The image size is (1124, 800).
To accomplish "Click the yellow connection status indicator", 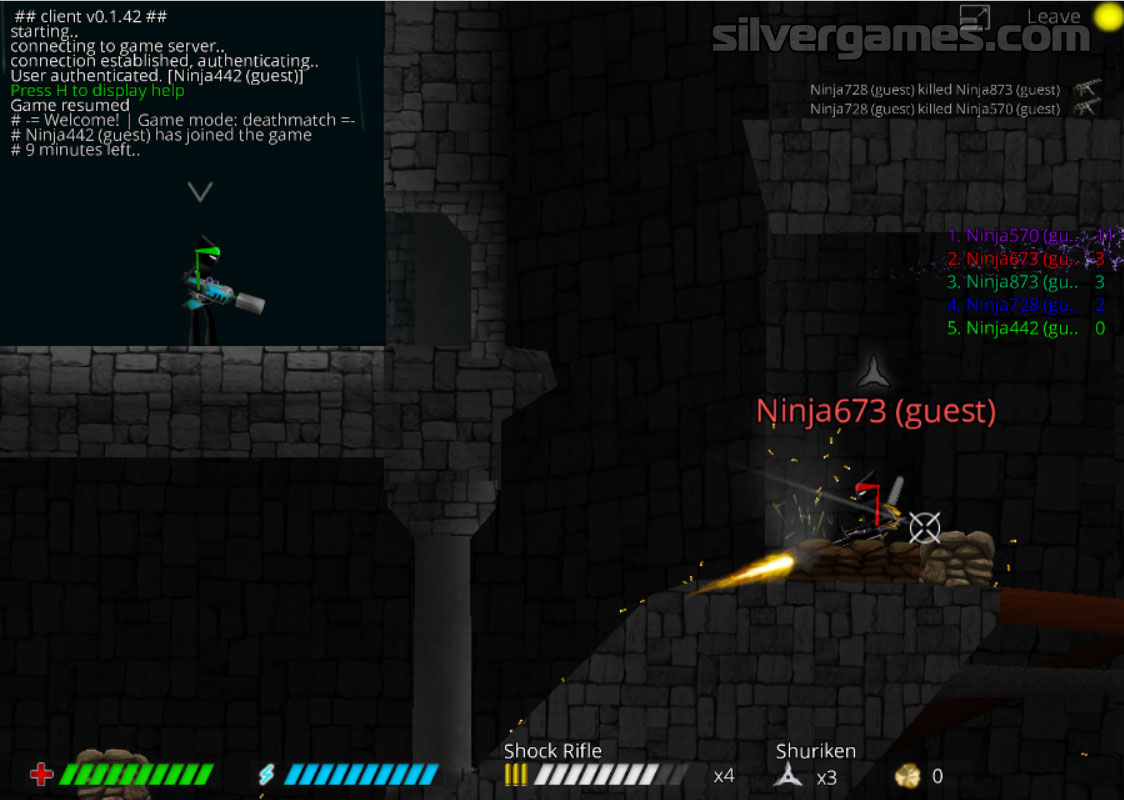I will (x=1107, y=16).
